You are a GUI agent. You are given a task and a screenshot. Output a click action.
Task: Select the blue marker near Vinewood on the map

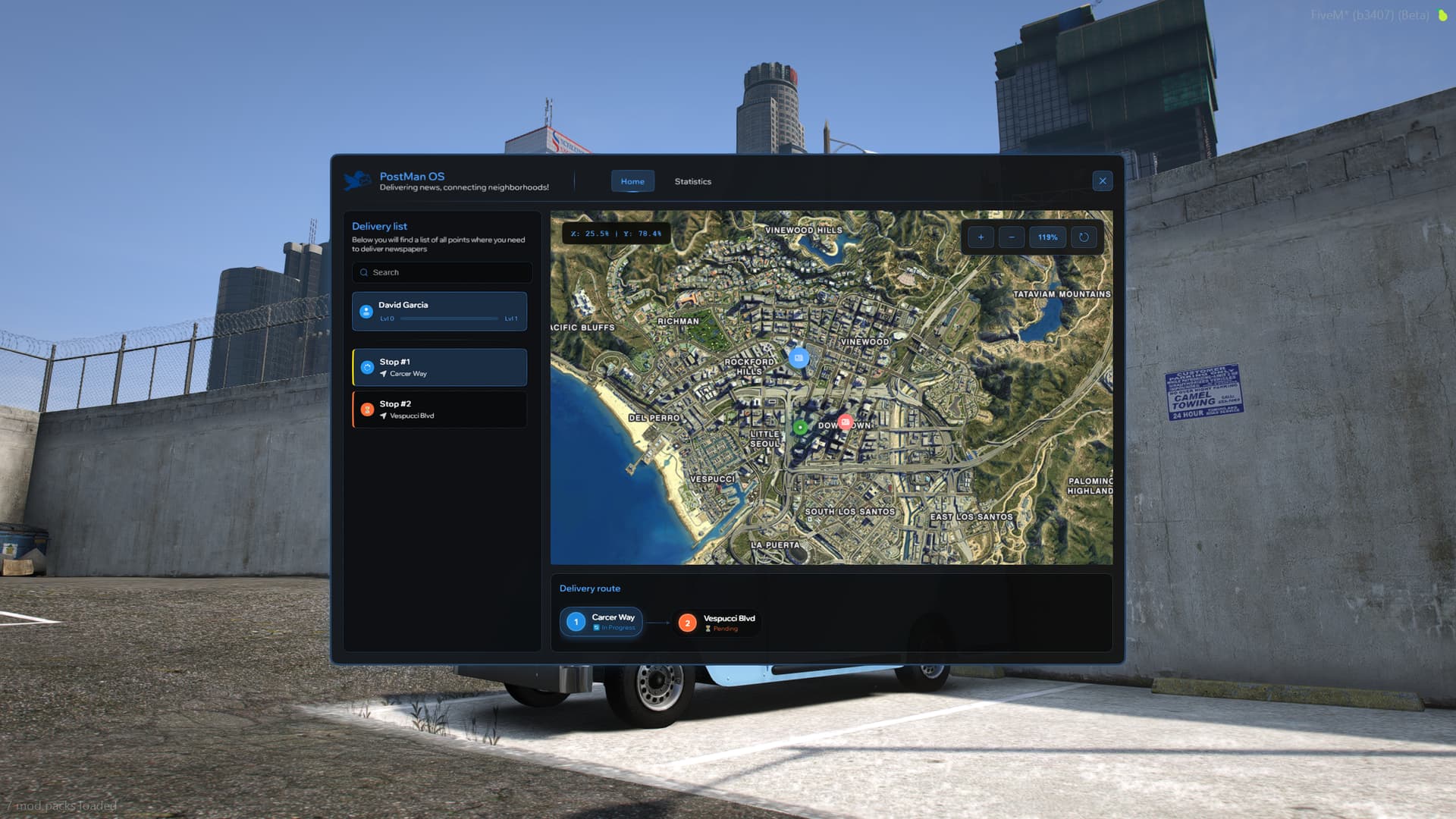(799, 359)
